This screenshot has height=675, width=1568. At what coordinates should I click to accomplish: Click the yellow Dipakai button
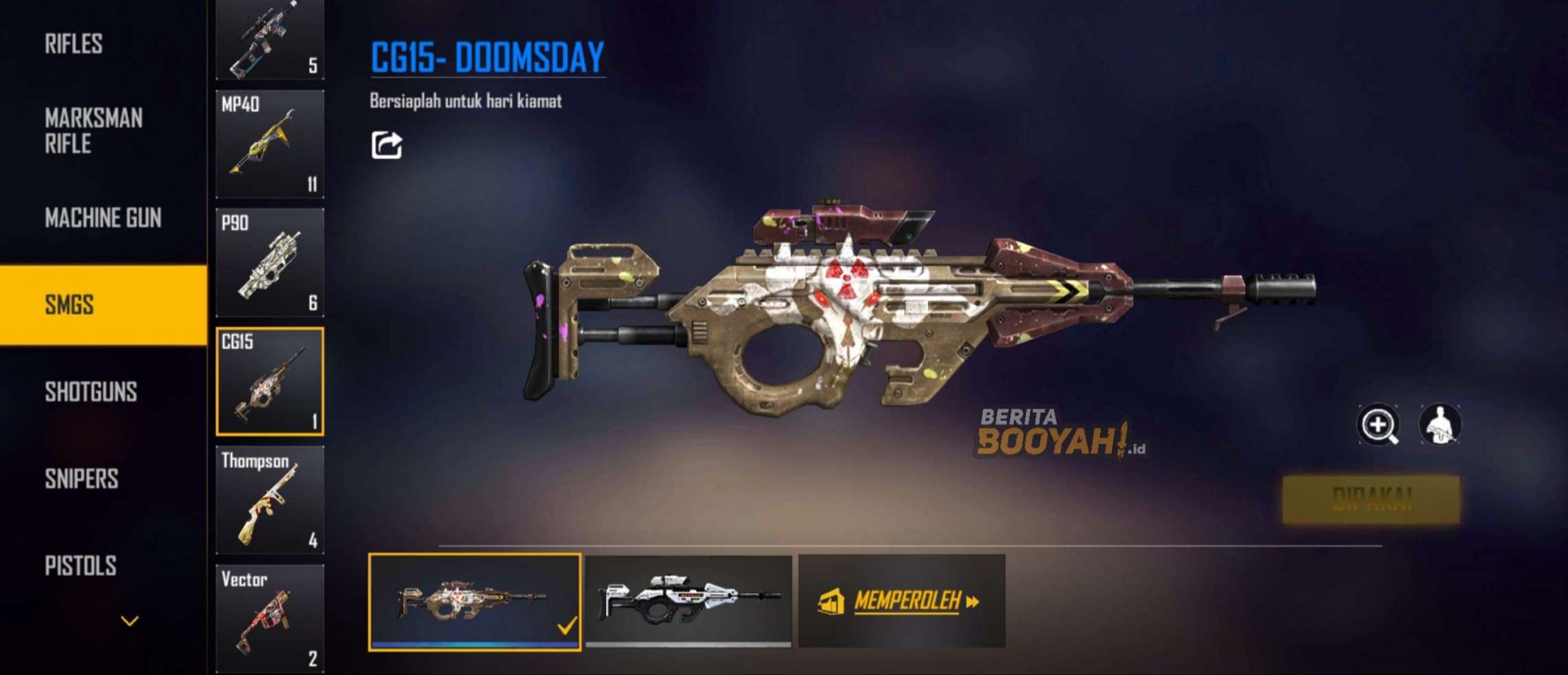pyautogui.click(x=1371, y=499)
